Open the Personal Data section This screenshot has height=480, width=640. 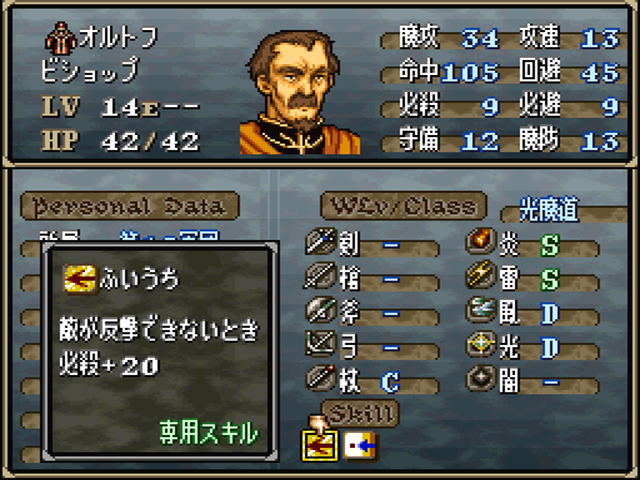tap(129, 206)
